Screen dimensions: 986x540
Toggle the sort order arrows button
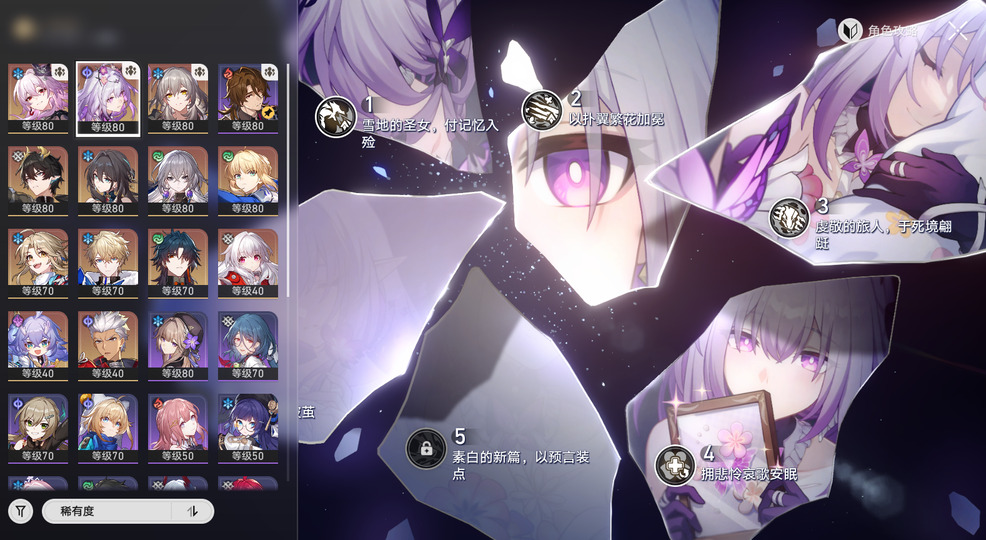coord(193,511)
